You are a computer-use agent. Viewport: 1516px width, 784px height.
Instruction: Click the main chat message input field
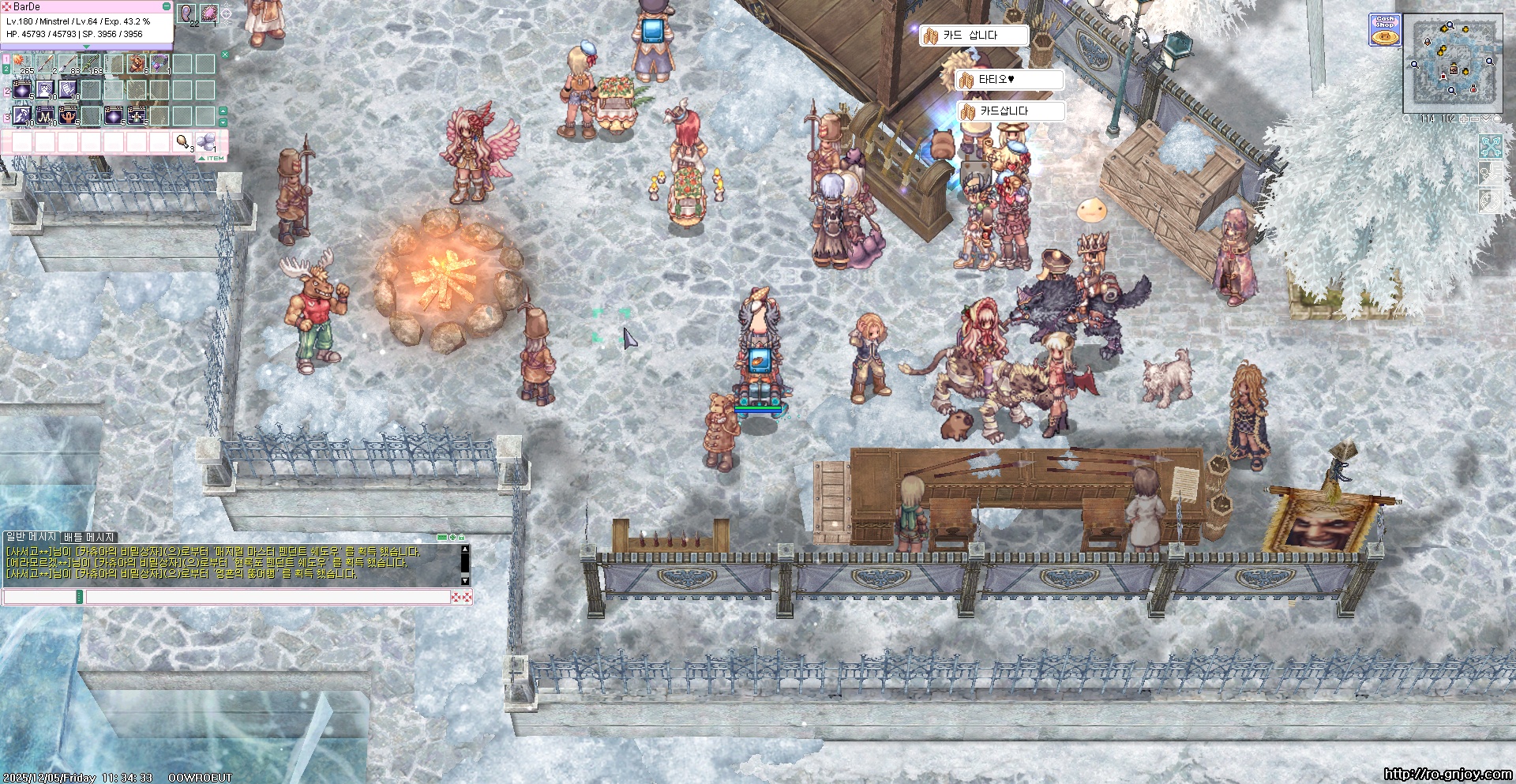tap(267, 598)
